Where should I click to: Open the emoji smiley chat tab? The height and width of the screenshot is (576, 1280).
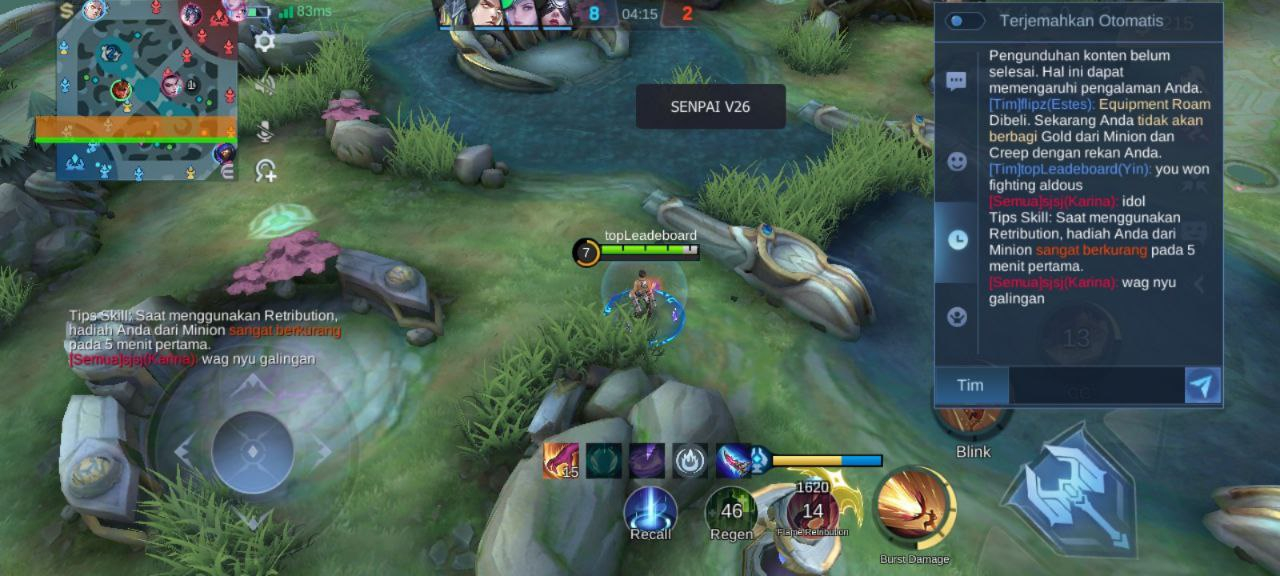[957, 161]
